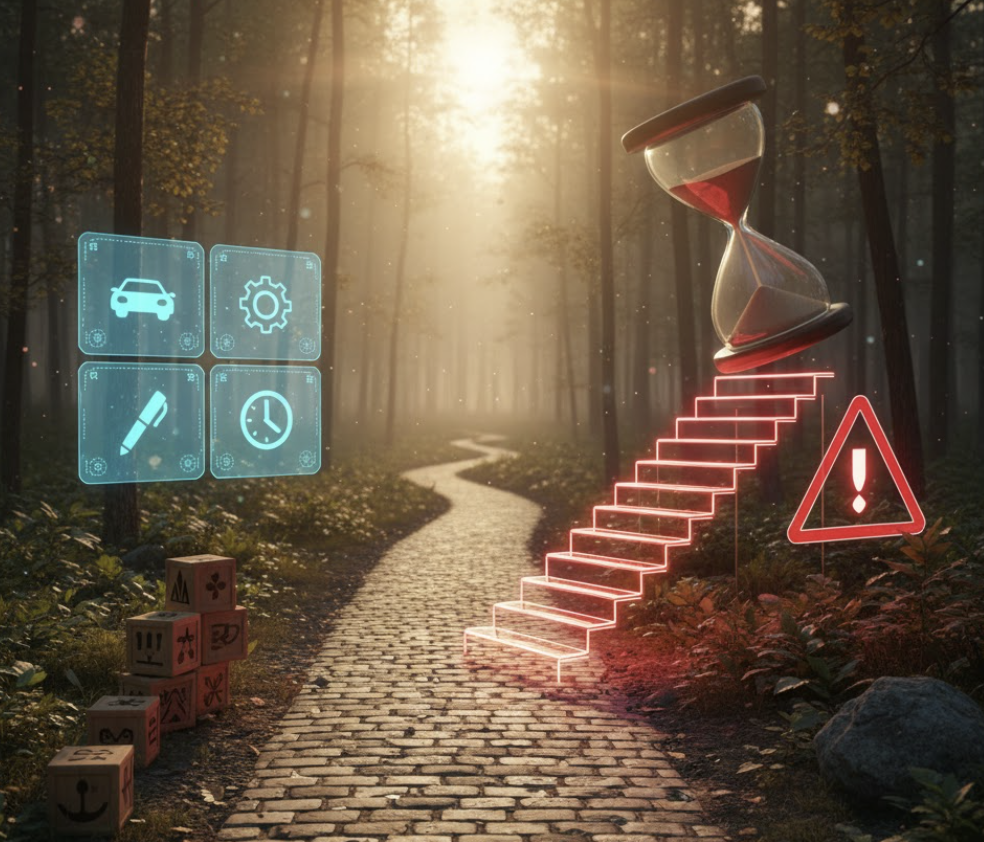Open the gear settings panel
984x842 pixels.
click(x=265, y=303)
